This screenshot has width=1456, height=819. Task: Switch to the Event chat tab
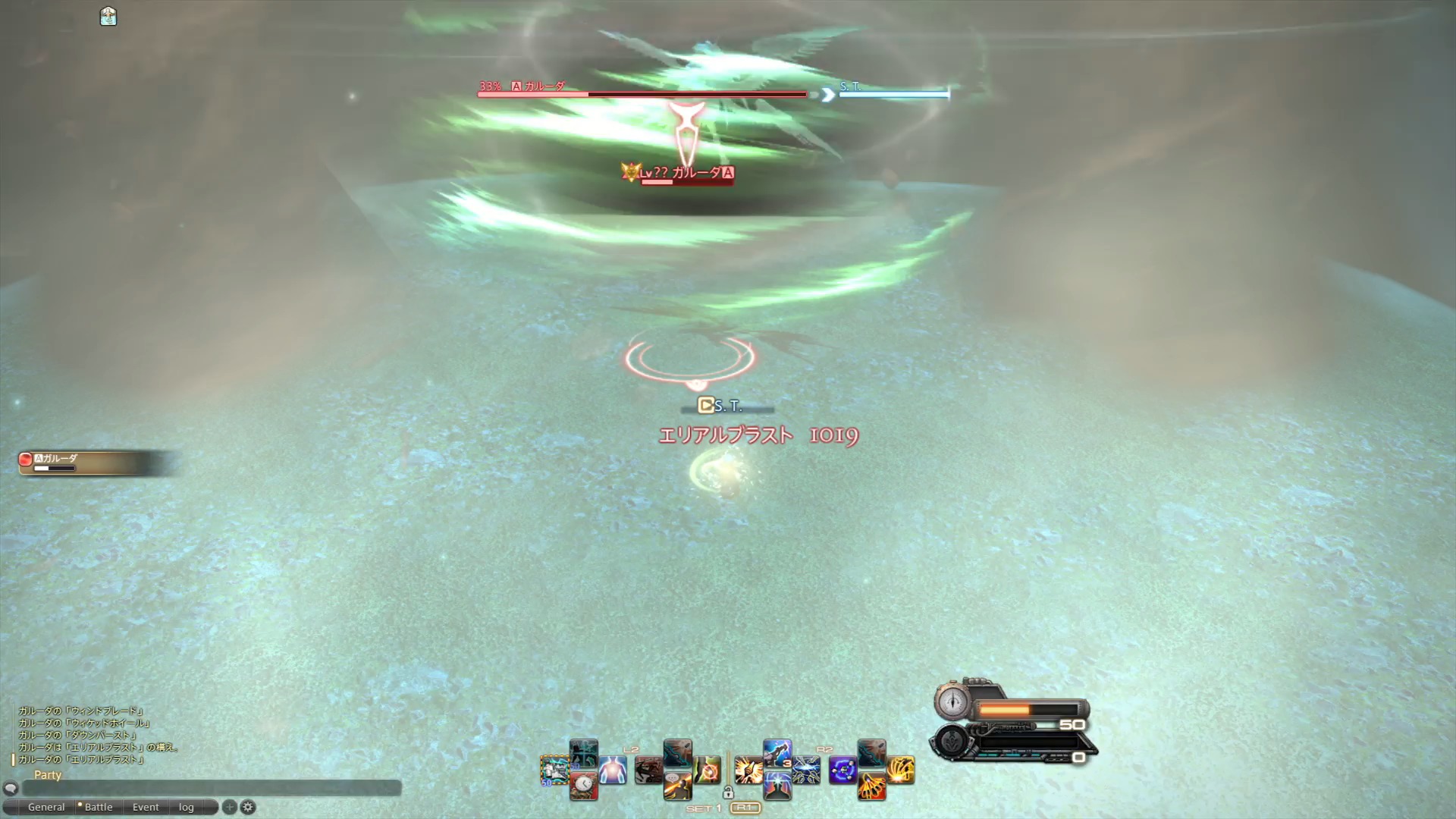145,807
